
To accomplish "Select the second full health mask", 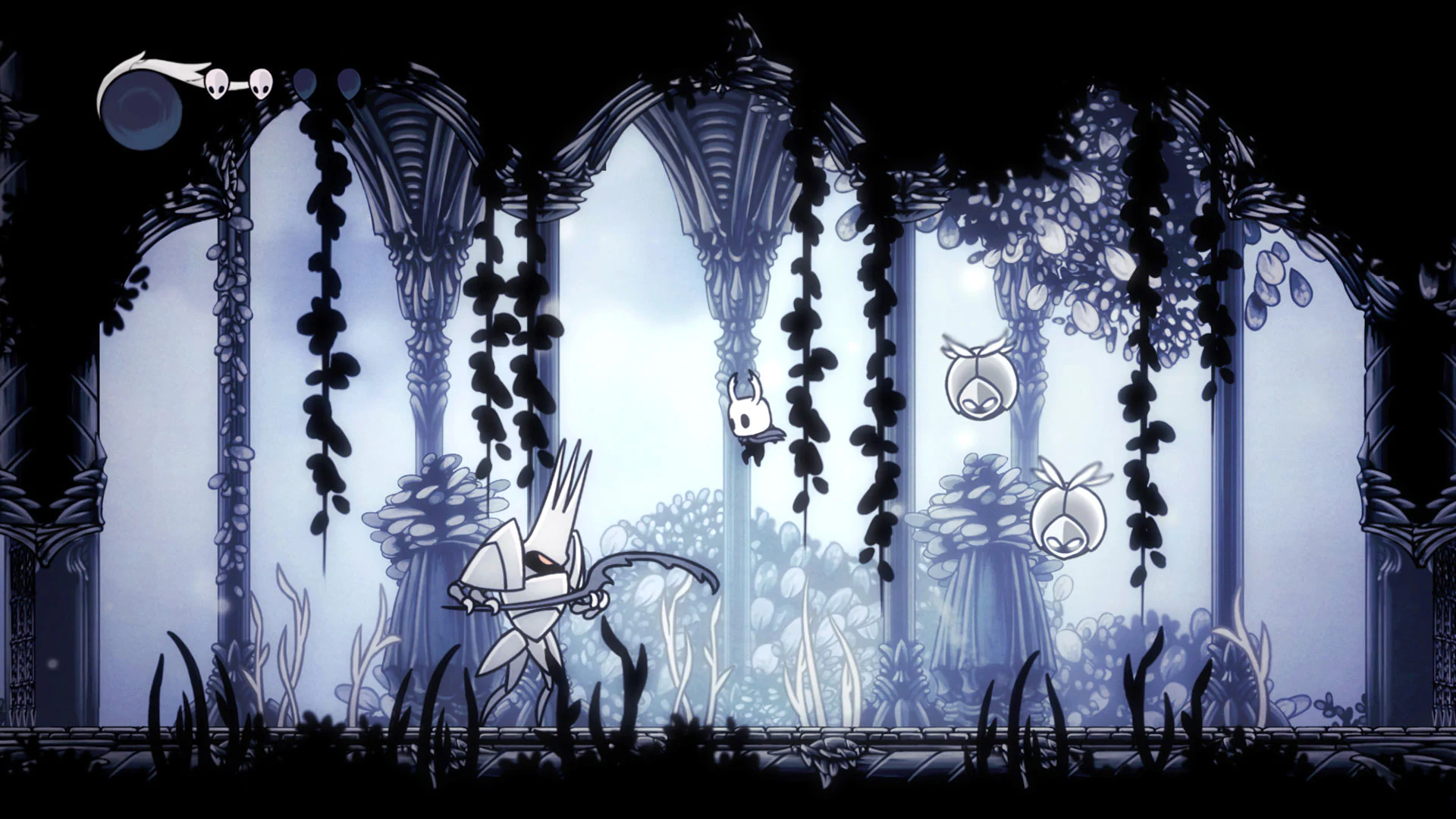I will (262, 83).
